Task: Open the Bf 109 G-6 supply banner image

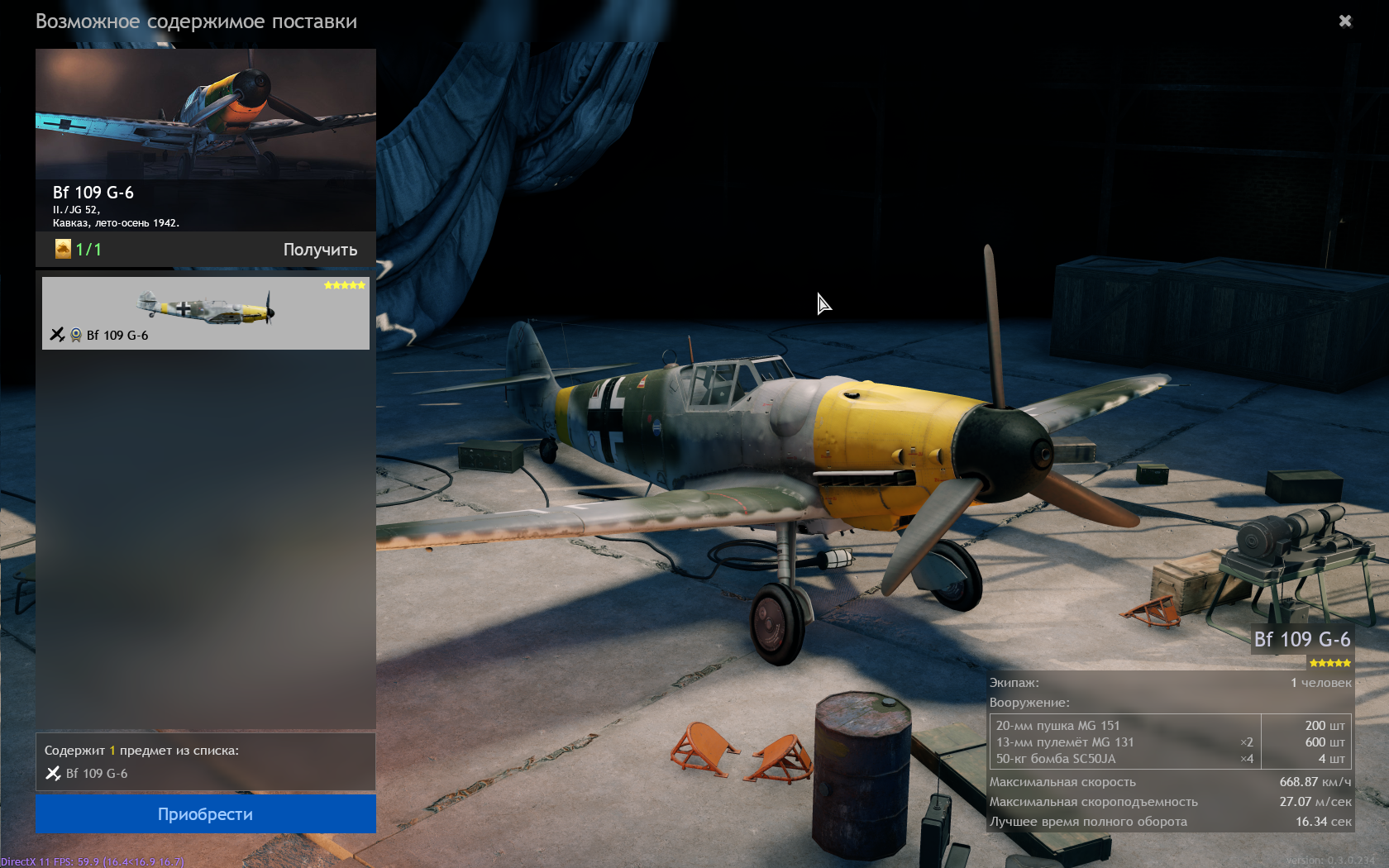Action: tap(205, 116)
